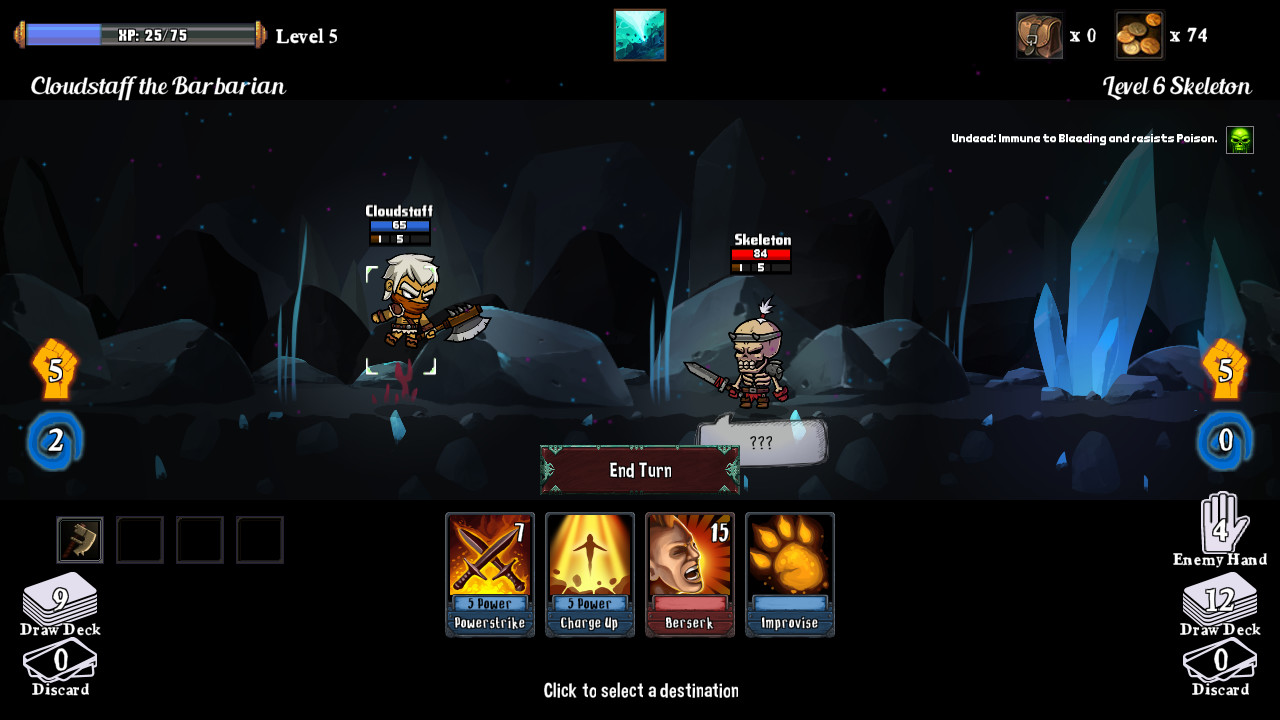The height and width of the screenshot is (720, 1280).
Task: Inspect the coin pouch icon showing x 74
Action: [x=1139, y=34]
